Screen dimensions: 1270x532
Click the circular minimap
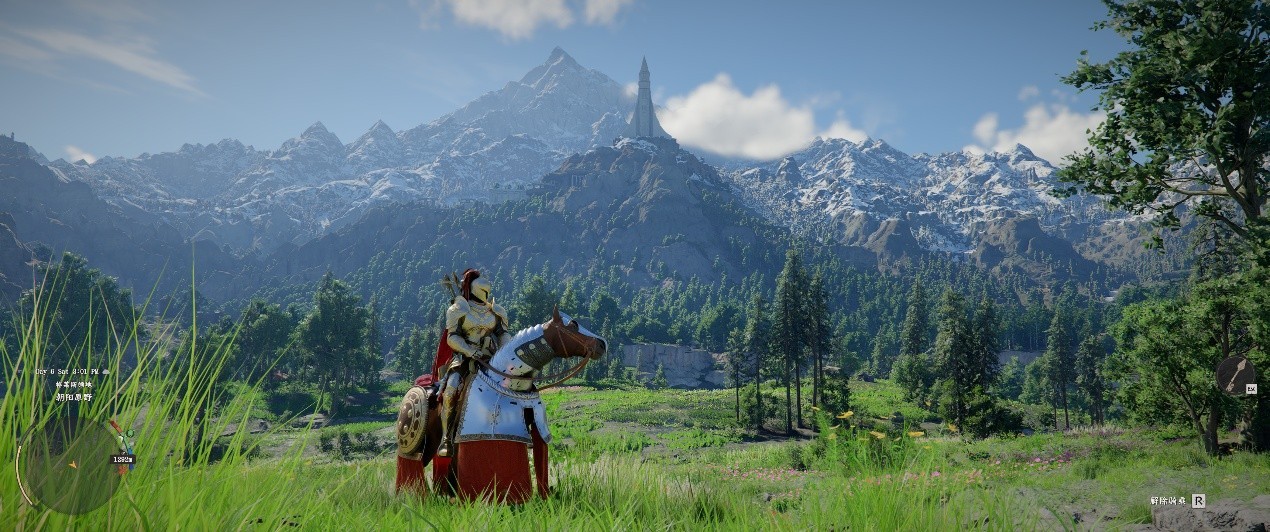pyautogui.click(x=71, y=465)
